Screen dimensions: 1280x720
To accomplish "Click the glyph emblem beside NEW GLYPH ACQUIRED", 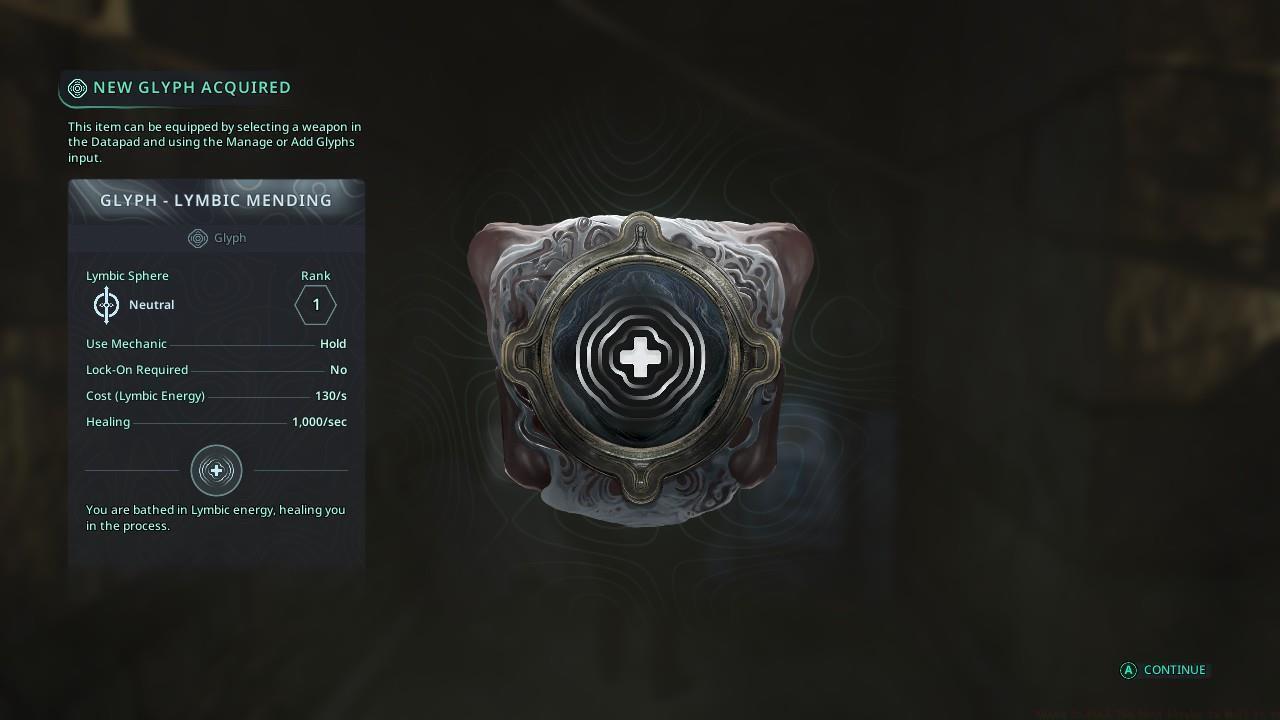I will [x=77, y=88].
